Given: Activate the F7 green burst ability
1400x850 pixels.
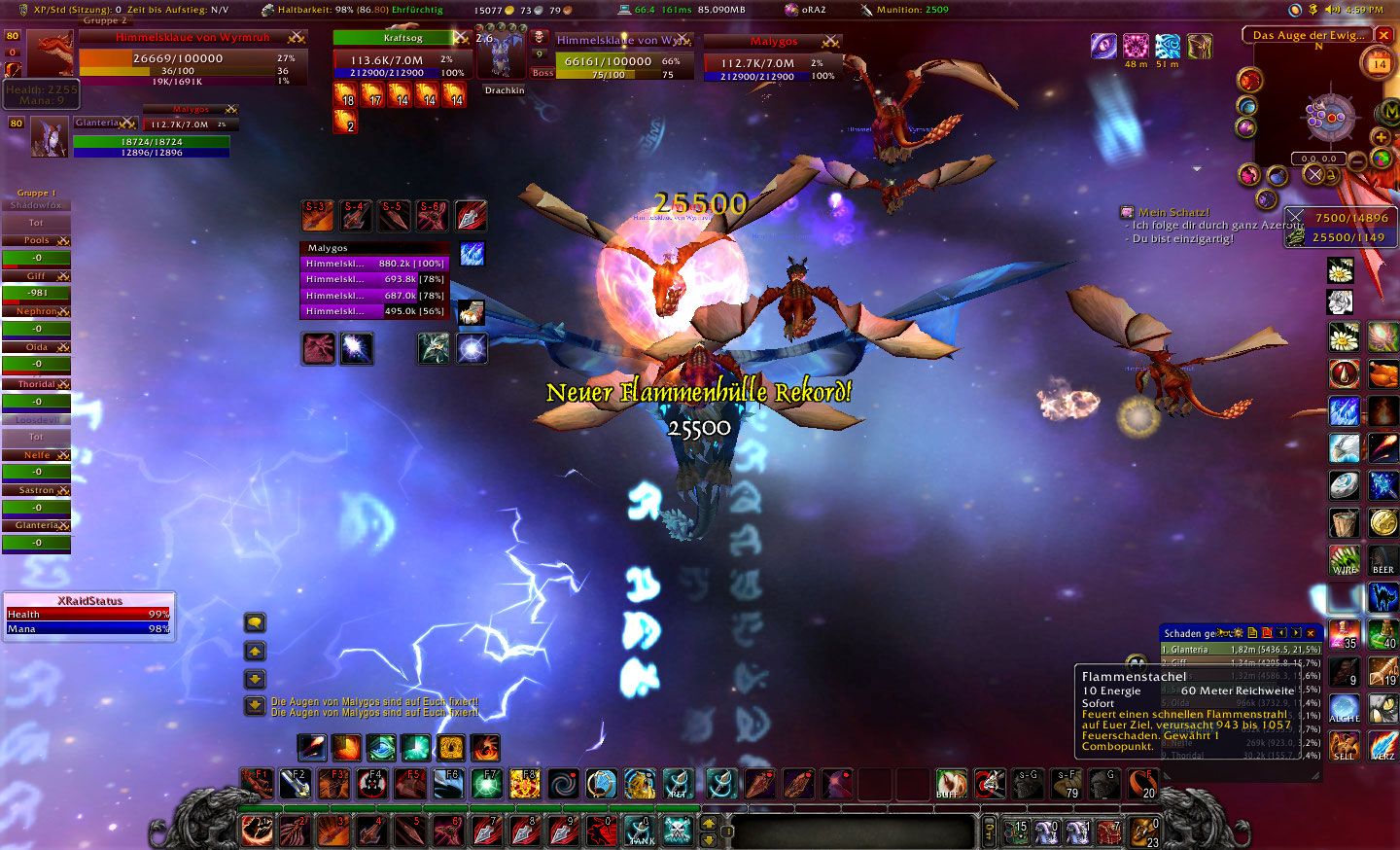Looking at the screenshot, I should 486,783.
